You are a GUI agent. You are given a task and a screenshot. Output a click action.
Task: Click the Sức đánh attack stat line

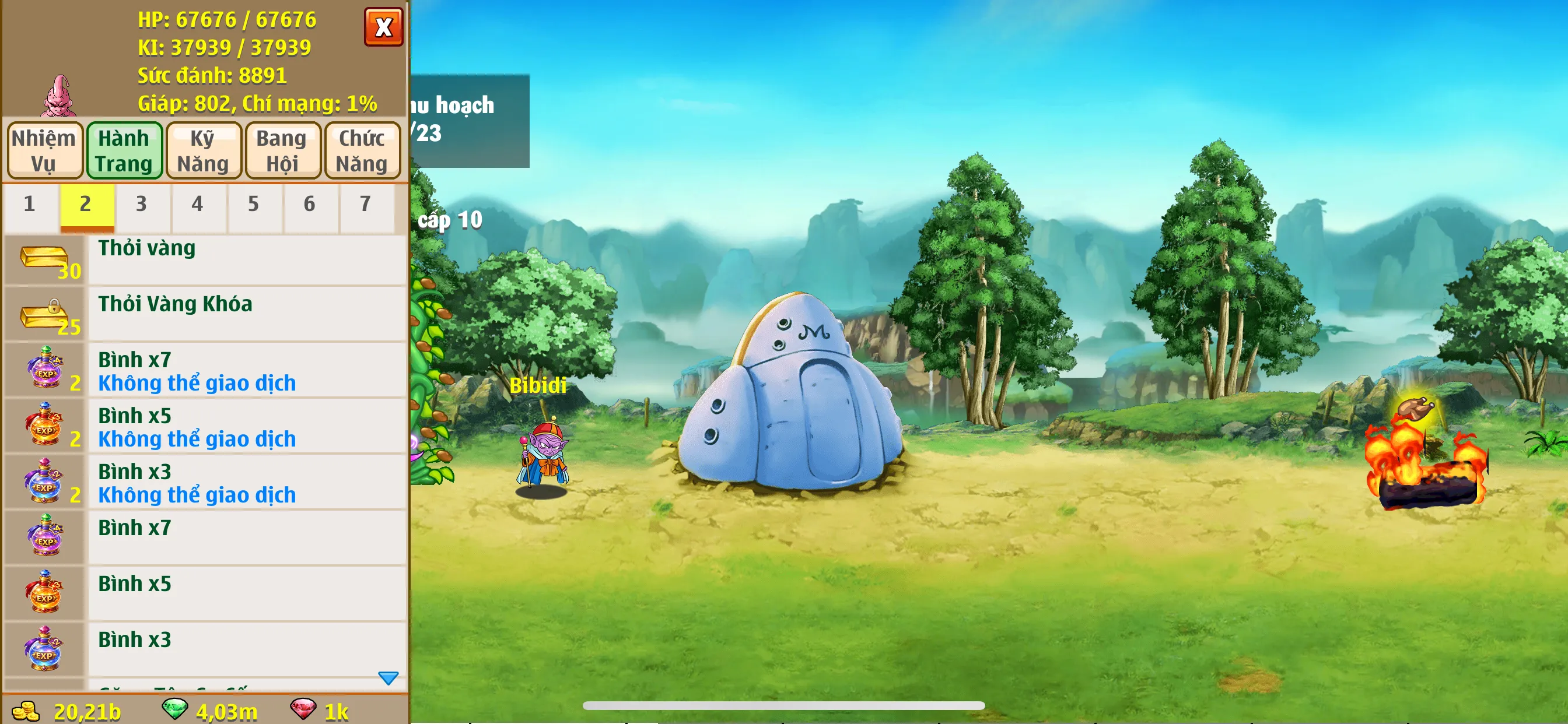click(x=212, y=75)
